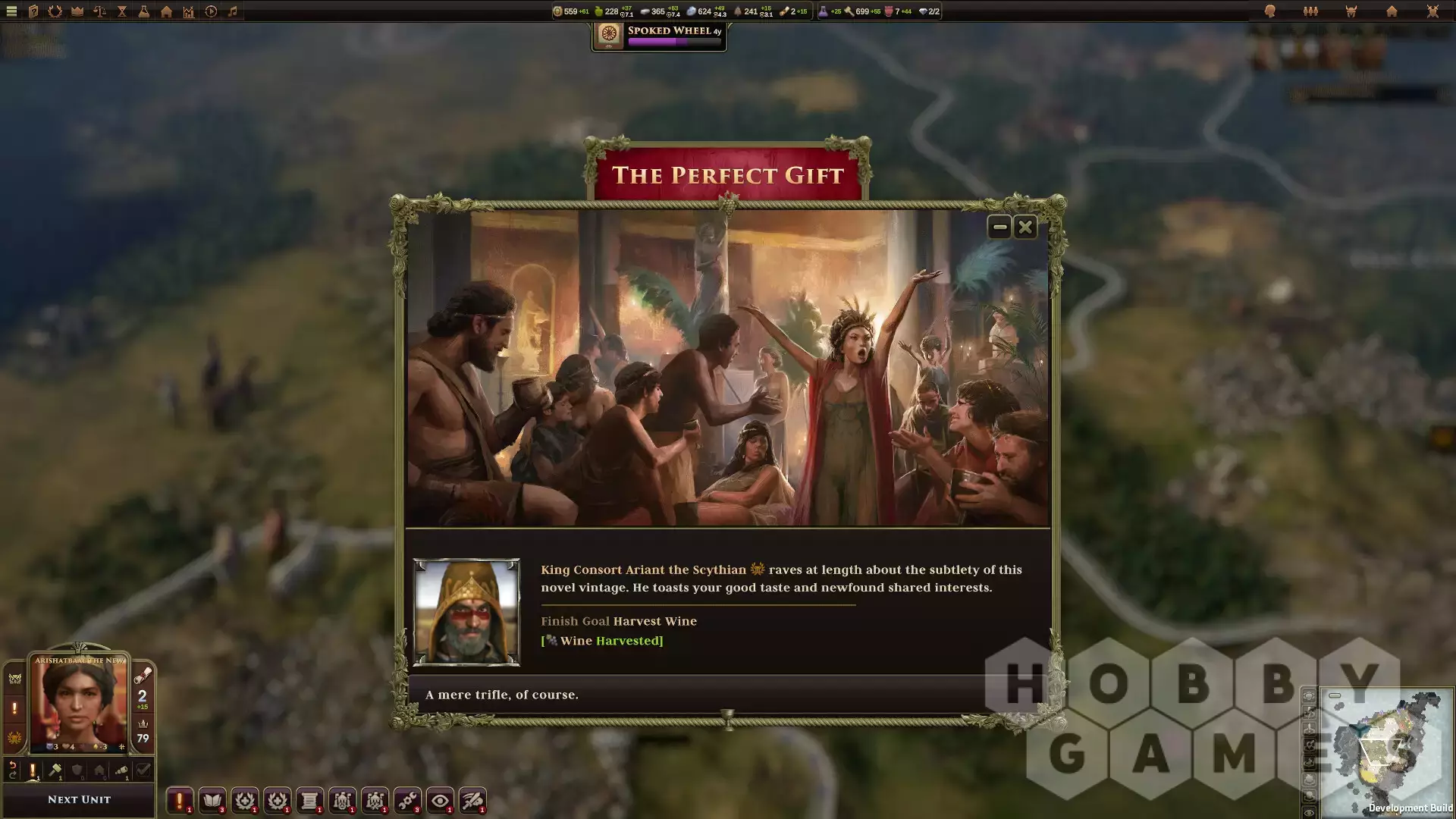The image size is (1456, 819).
Task: Open the open book notification
Action: click(x=212, y=800)
